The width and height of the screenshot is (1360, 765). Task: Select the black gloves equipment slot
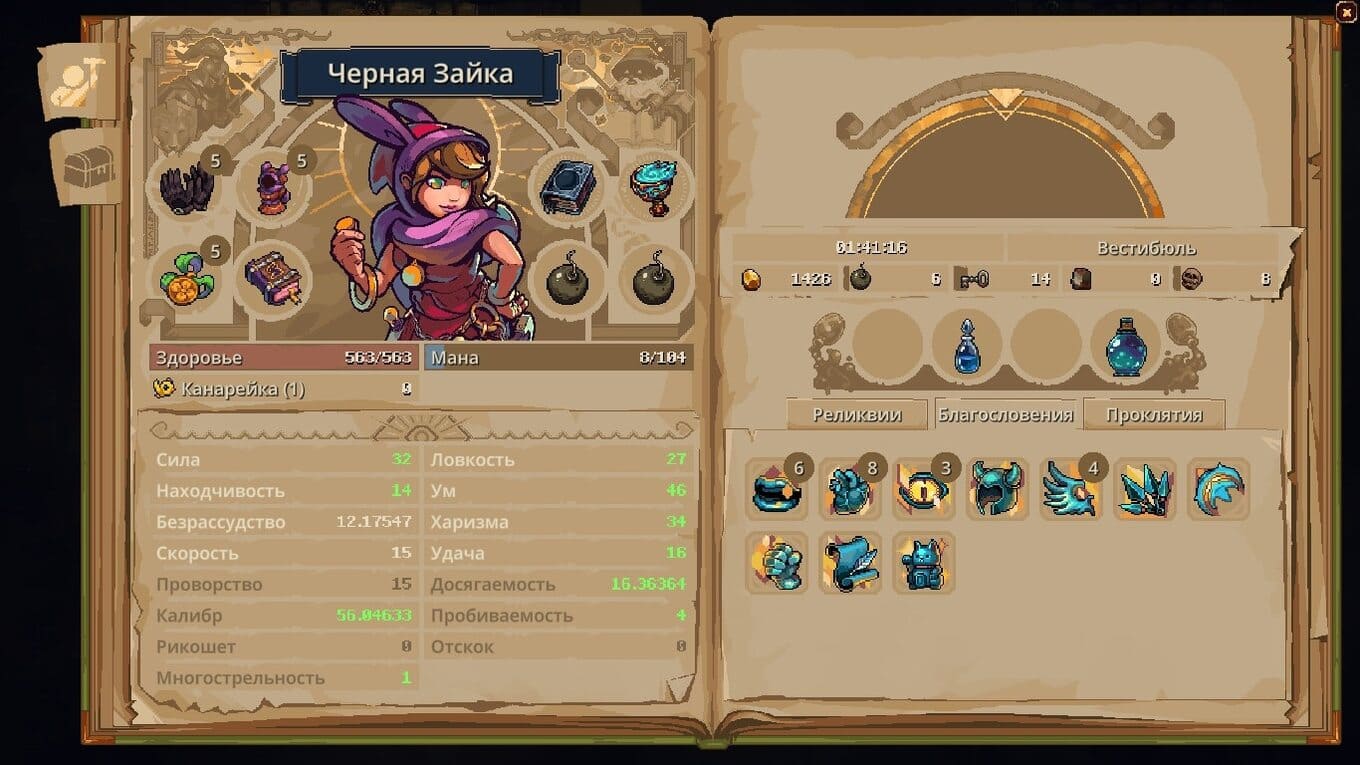coord(188,187)
